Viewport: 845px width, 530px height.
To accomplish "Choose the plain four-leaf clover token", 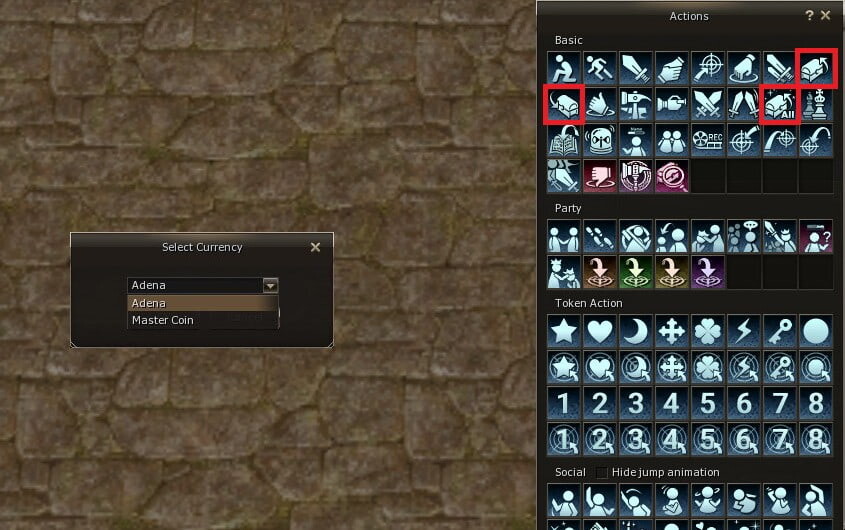I will click(707, 332).
